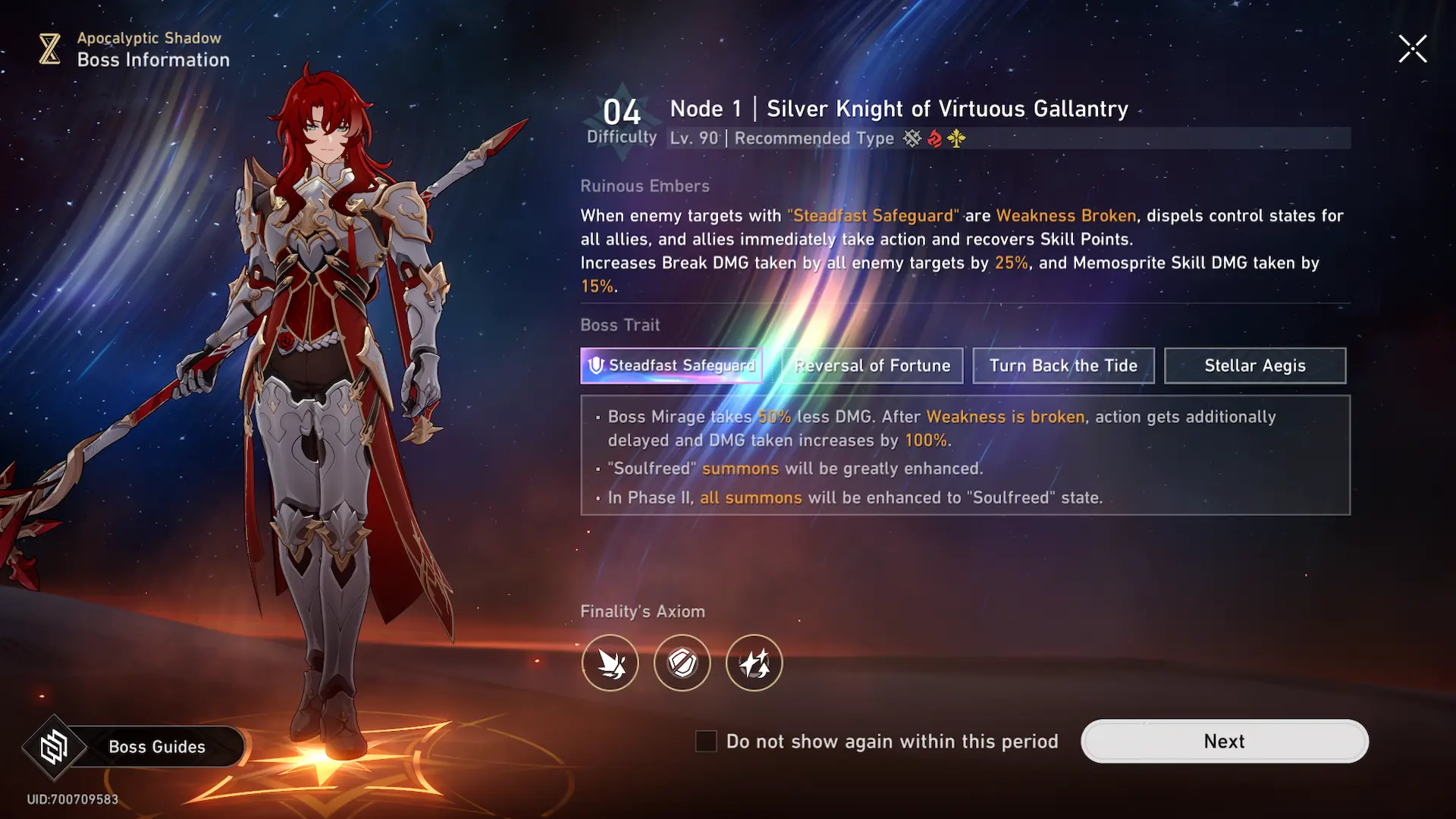Click the Next button

tap(1224, 741)
